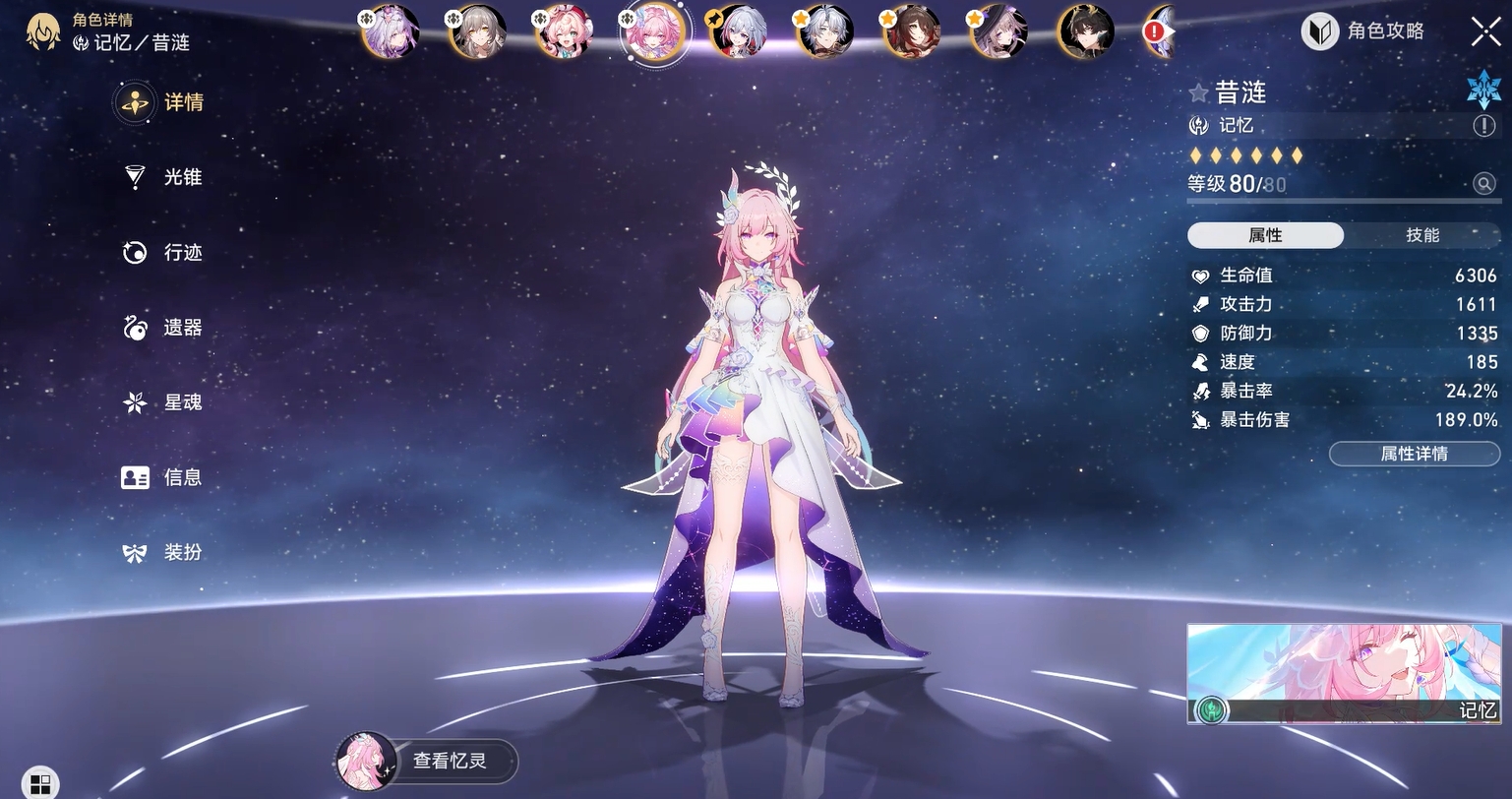Select the 详情 details menu entry
1512x799 pixels.
tap(165, 102)
